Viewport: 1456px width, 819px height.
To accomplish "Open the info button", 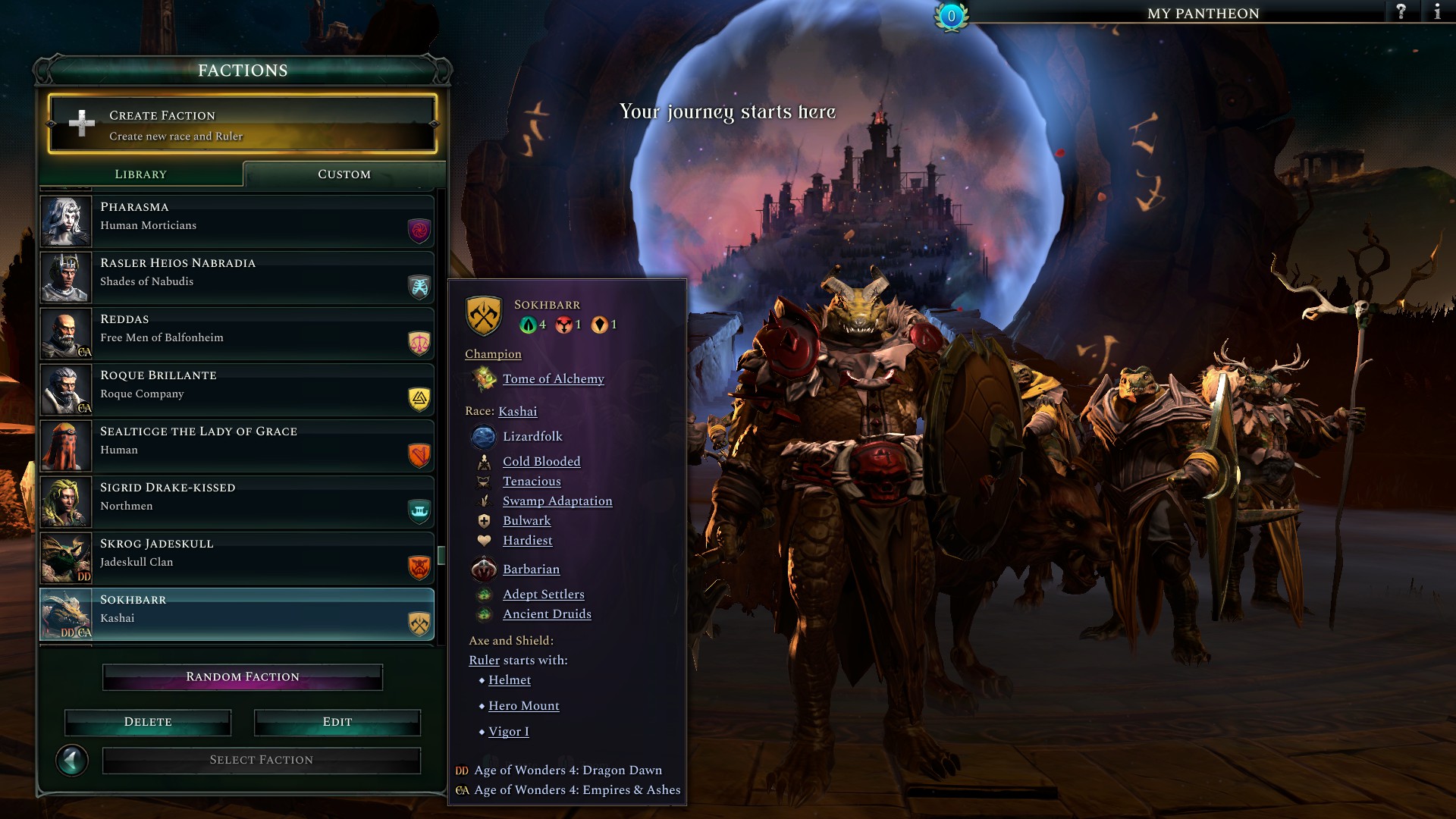I will pyautogui.click(x=1437, y=12).
